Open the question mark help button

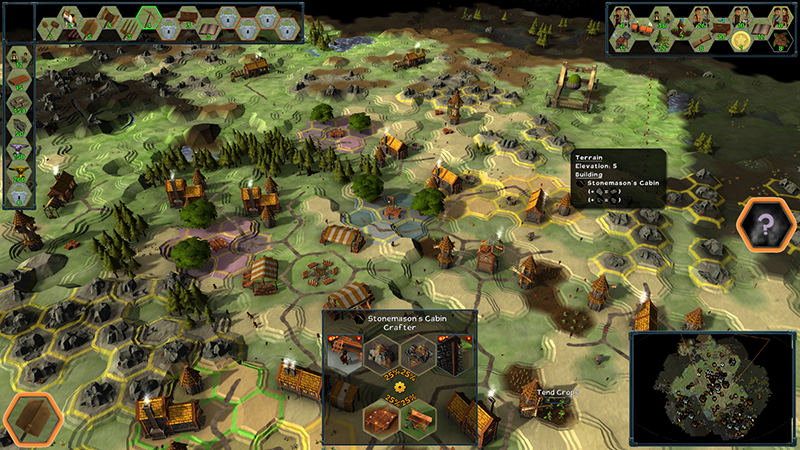click(x=766, y=227)
